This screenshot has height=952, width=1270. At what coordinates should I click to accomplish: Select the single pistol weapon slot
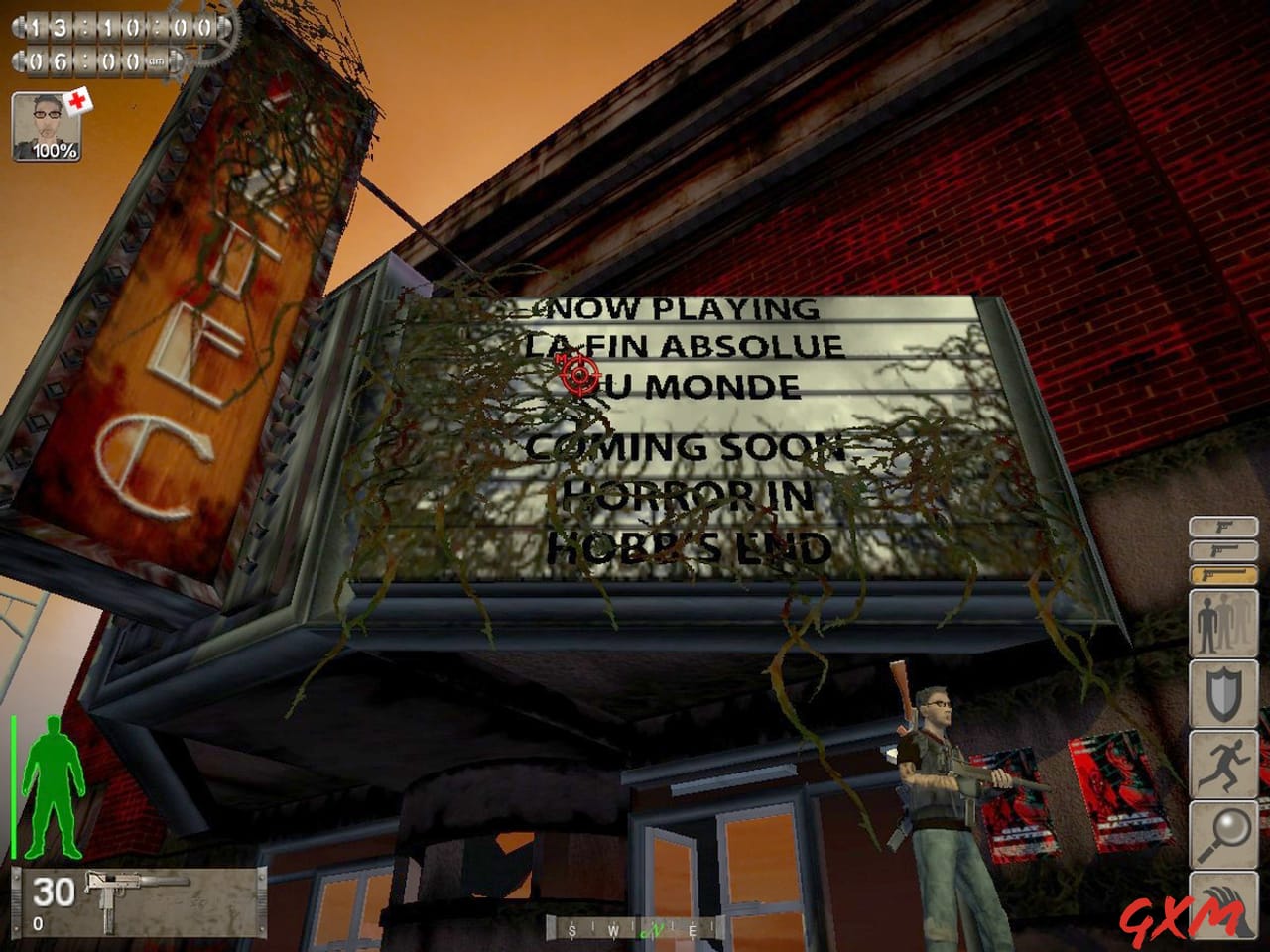(1223, 527)
